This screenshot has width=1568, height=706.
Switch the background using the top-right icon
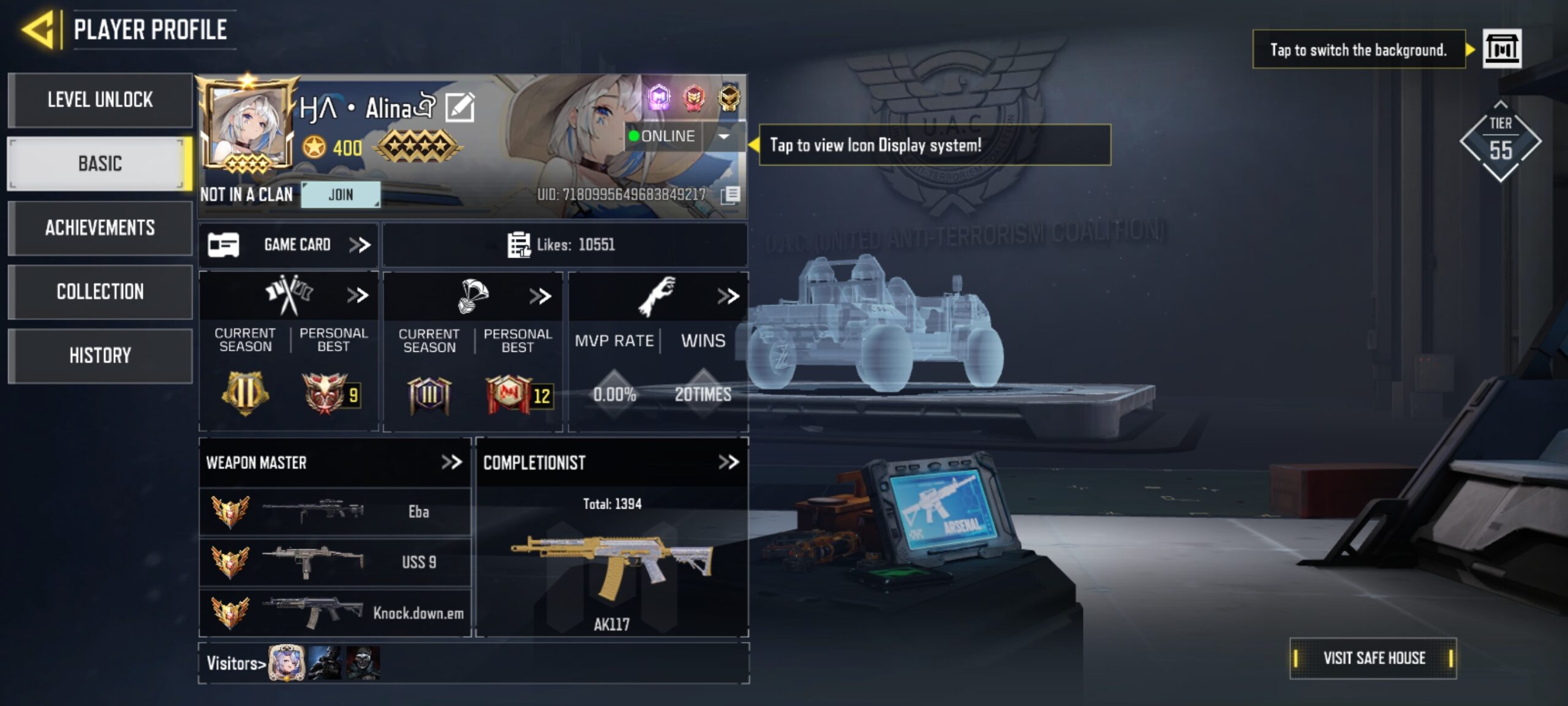1501,48
